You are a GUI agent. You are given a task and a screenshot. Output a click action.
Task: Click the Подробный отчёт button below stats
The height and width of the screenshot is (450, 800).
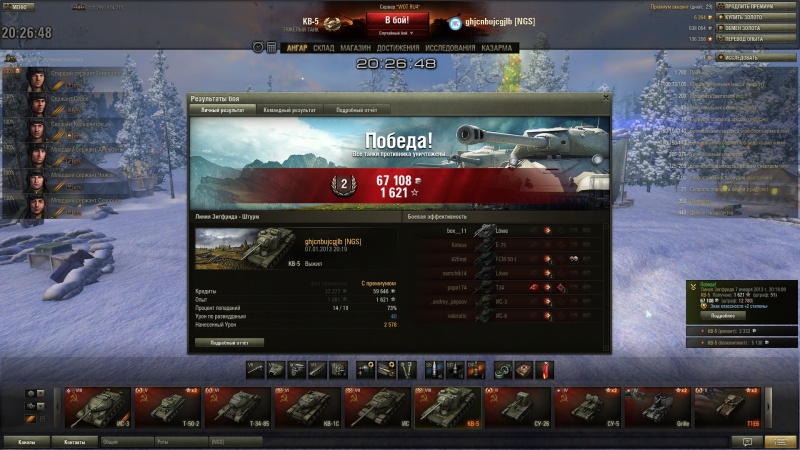[229, 341]
